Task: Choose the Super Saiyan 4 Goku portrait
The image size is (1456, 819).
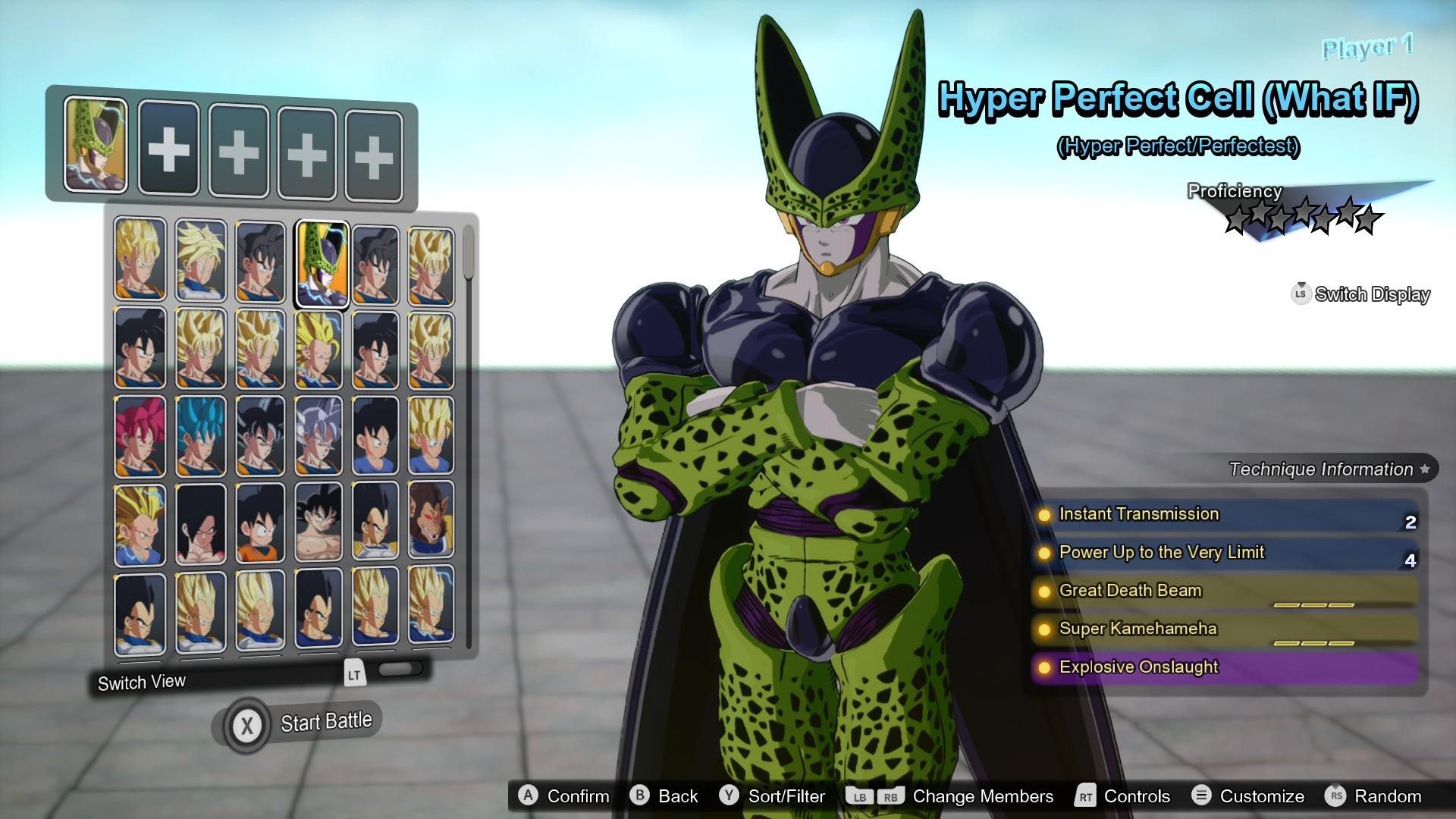Action: point(201,523)
